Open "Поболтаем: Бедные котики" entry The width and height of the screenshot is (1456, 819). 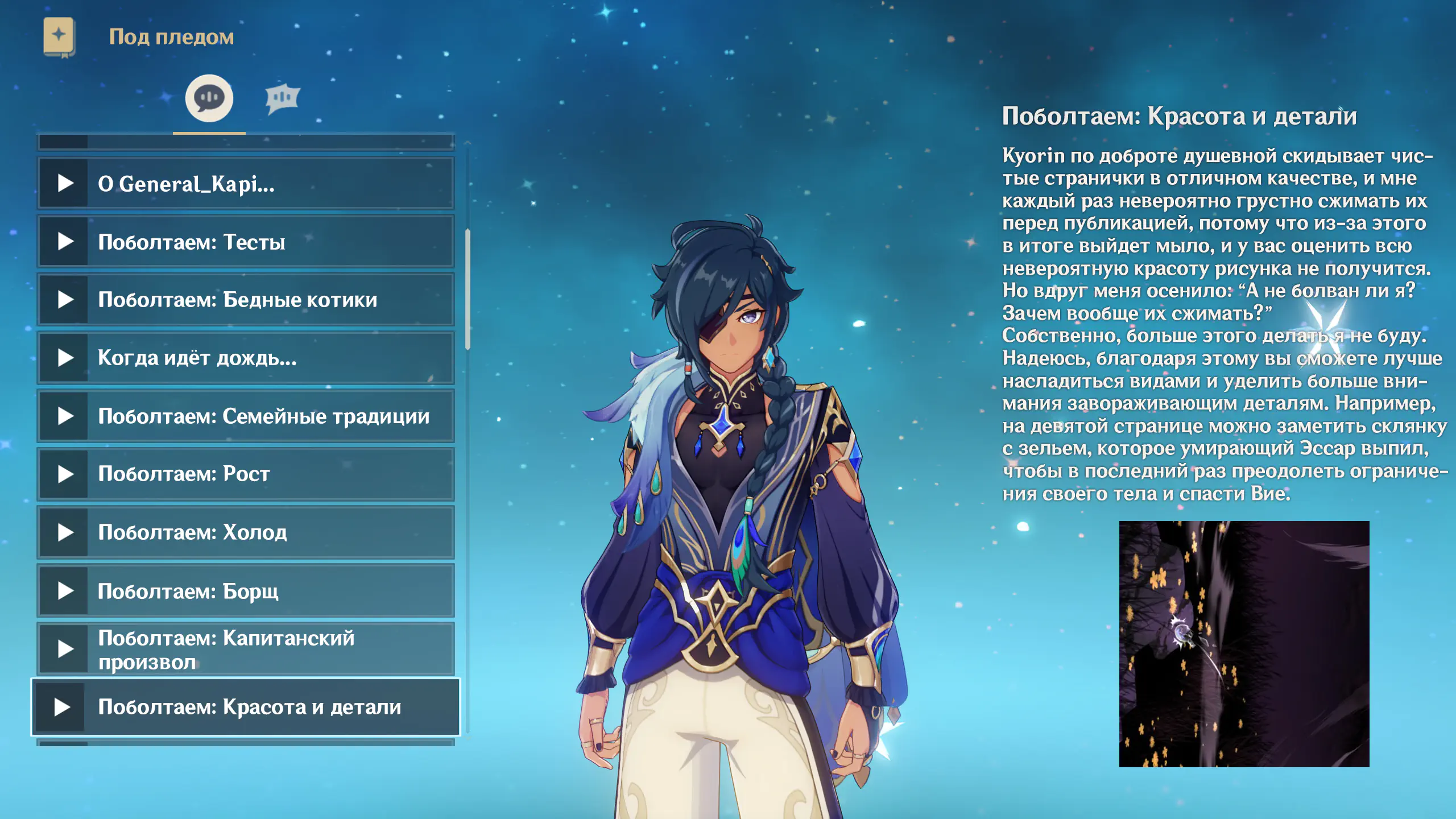246,300
